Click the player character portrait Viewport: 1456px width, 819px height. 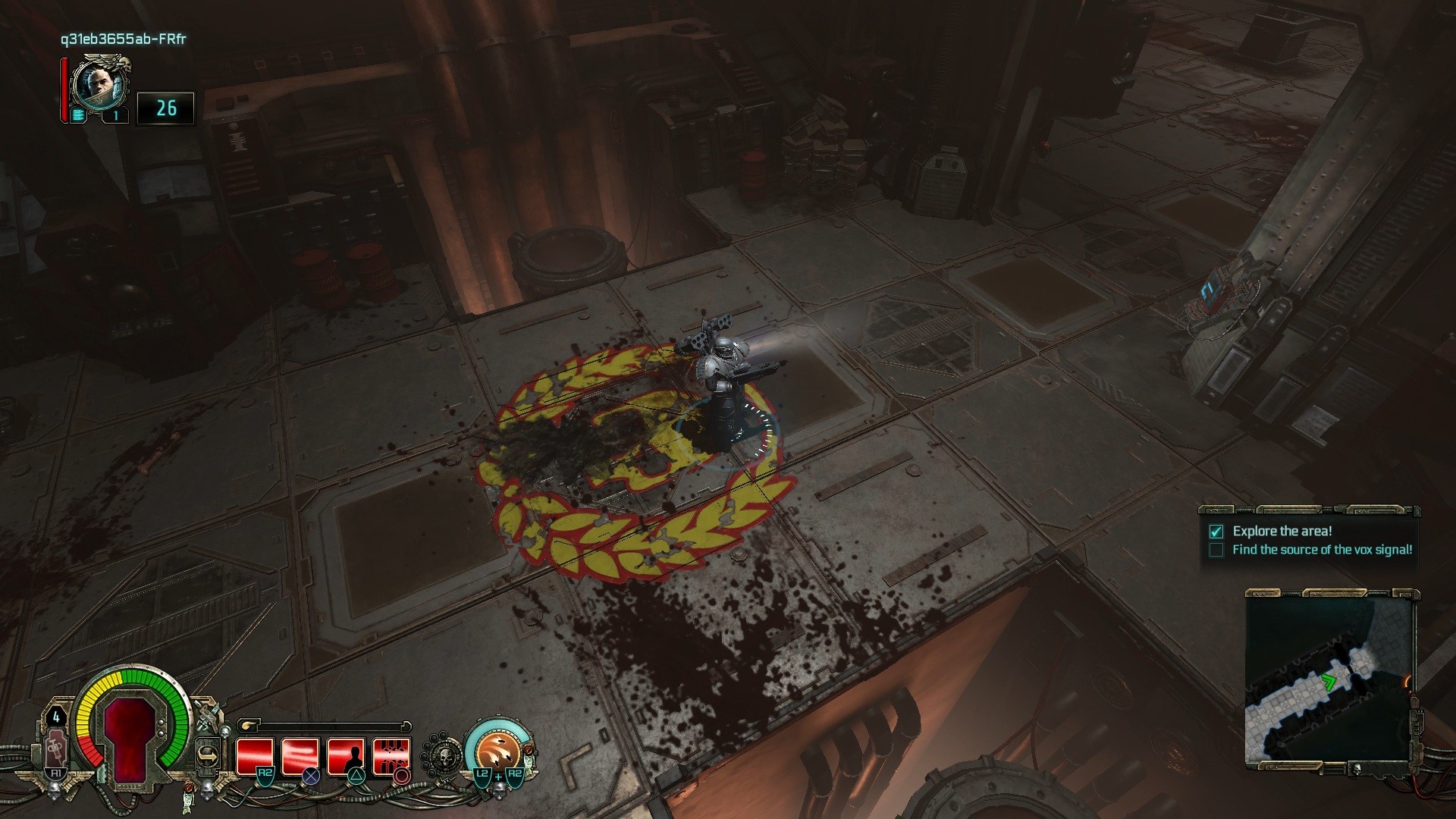tap(99, 83)
